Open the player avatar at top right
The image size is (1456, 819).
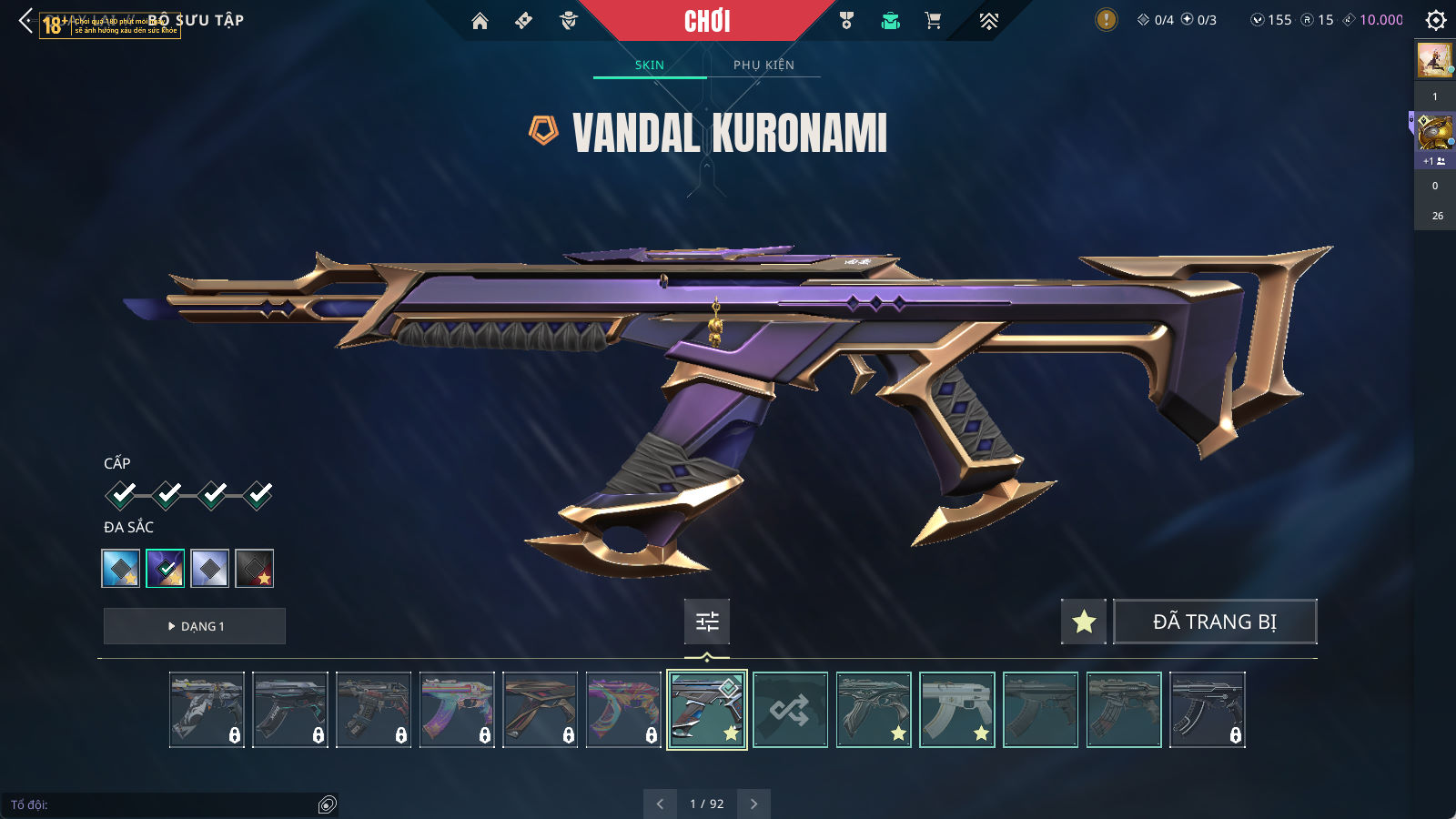(x=1435, y=60)
